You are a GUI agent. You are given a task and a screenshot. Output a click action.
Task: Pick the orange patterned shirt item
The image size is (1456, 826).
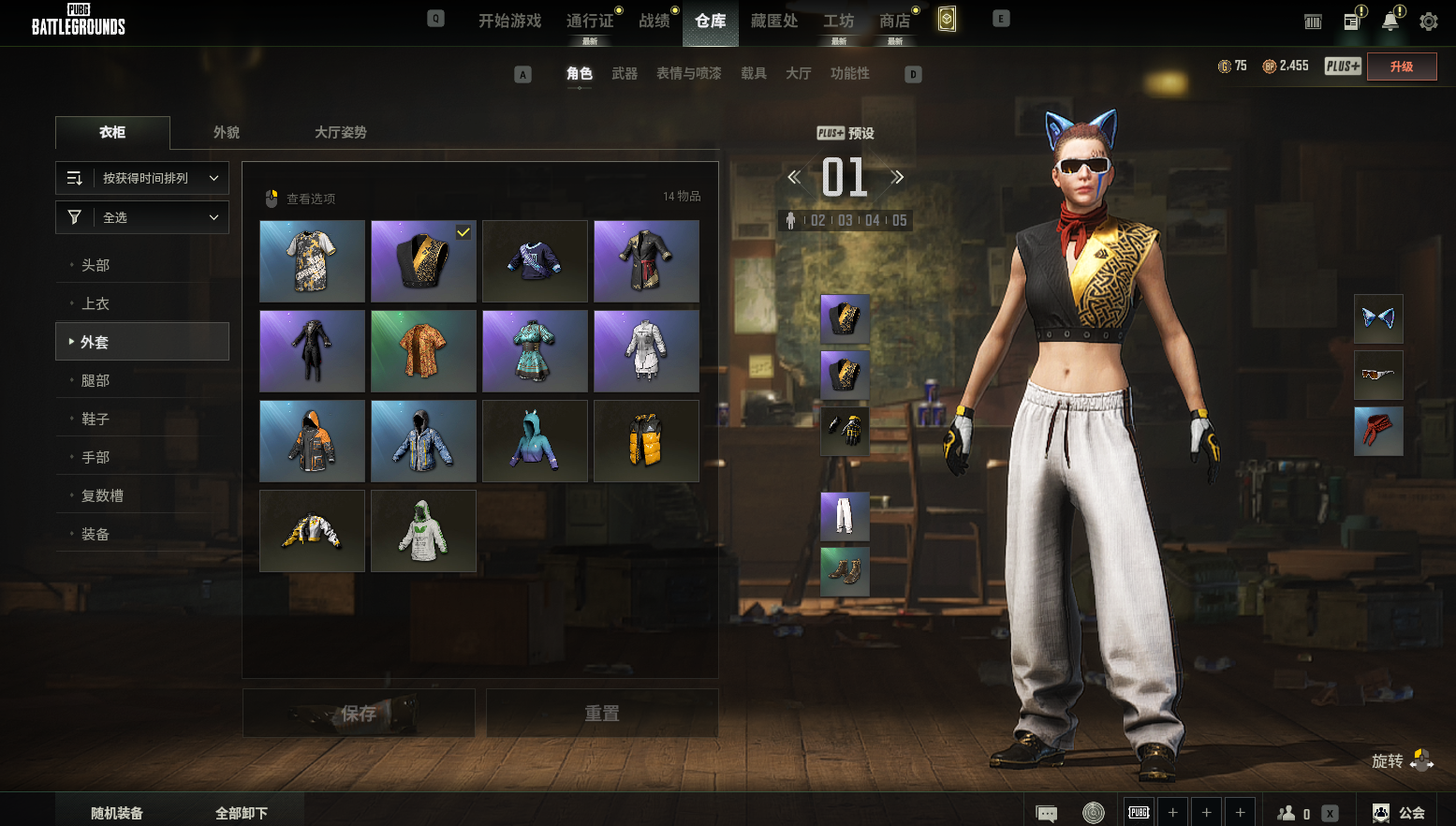(x=423, y=351)
